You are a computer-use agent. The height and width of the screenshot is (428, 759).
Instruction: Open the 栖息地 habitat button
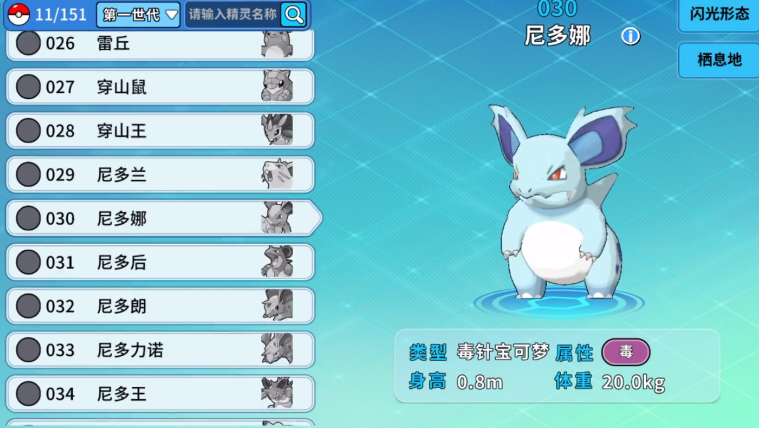pyautogui.click(x=719, y=60)
